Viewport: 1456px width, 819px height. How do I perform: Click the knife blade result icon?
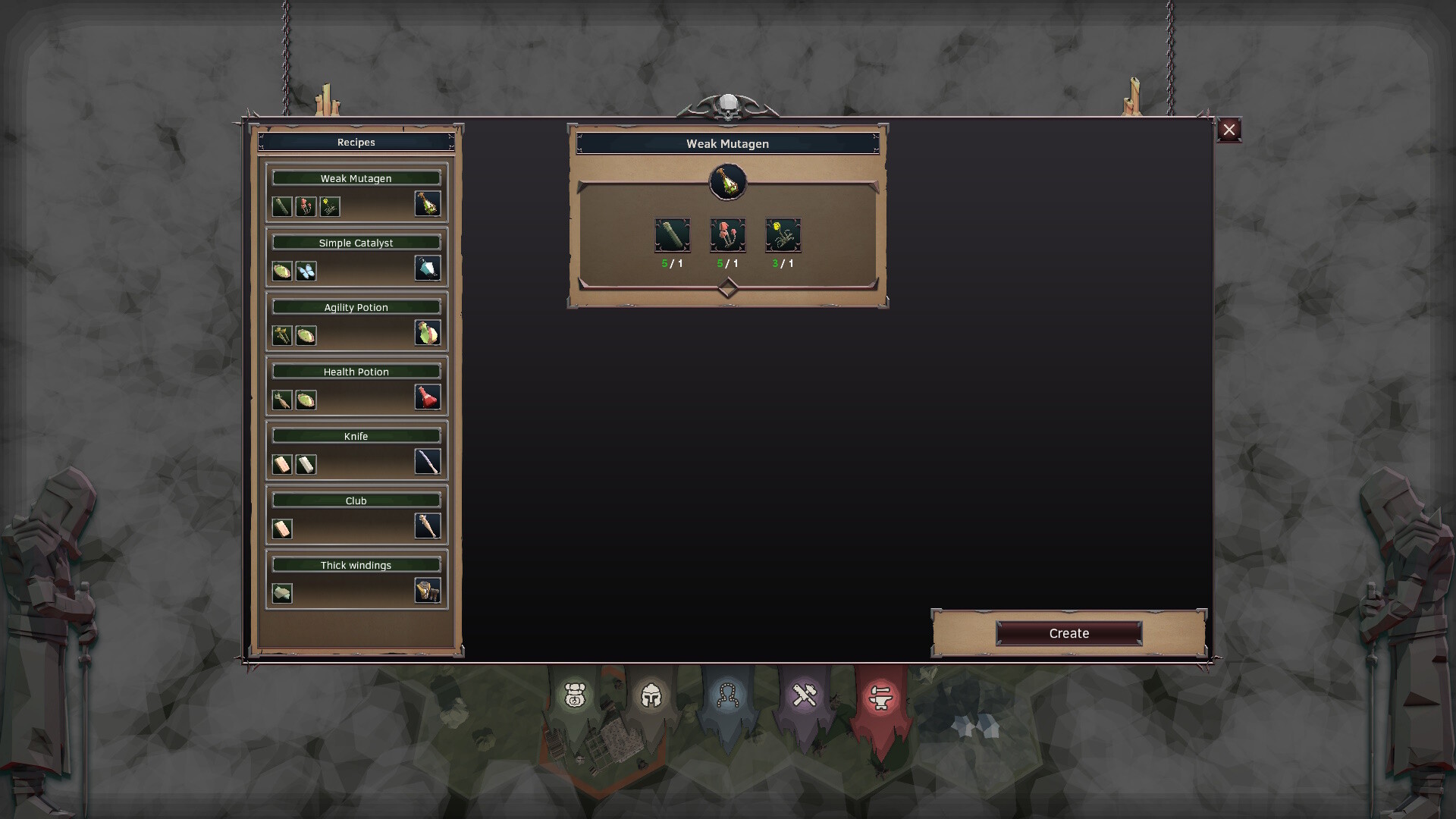[427, 462]
